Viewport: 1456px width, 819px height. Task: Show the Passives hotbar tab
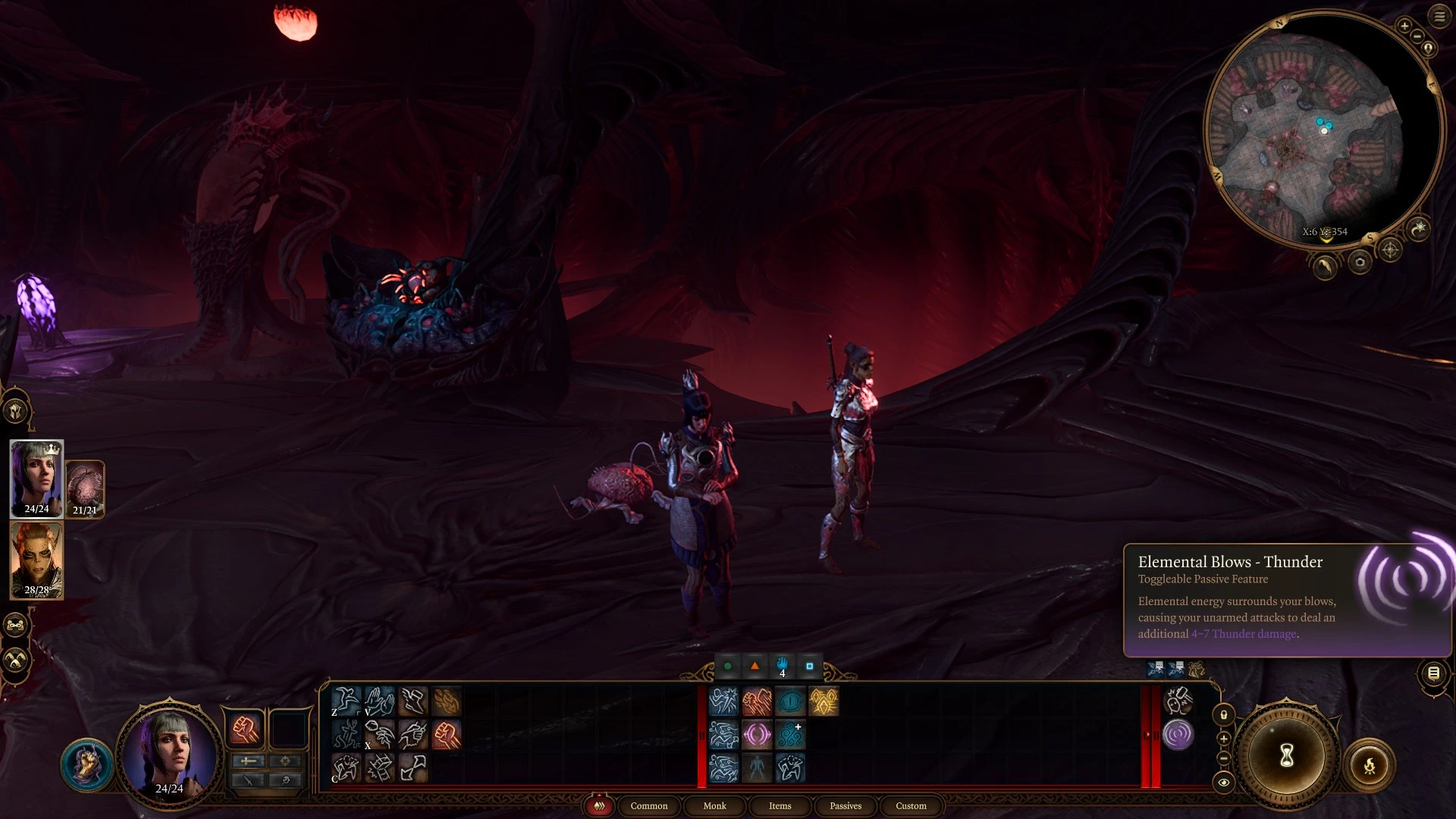(x=846, y=806)
